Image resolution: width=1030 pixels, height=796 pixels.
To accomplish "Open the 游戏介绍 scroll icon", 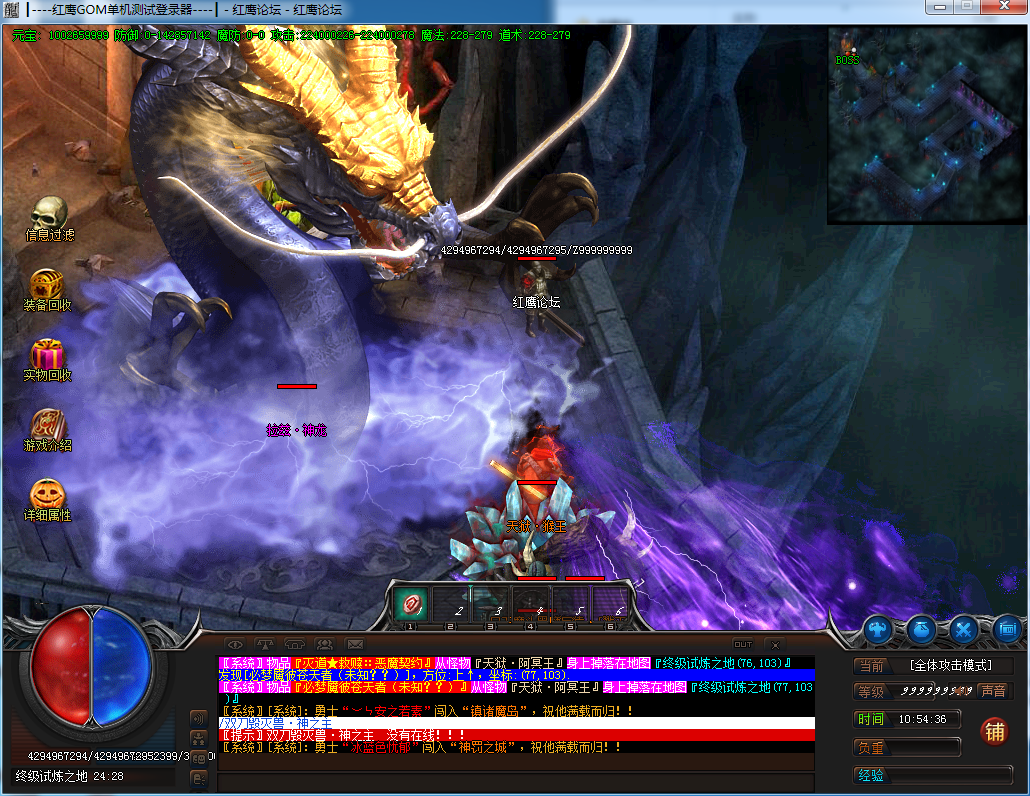I will coord(47,424).
